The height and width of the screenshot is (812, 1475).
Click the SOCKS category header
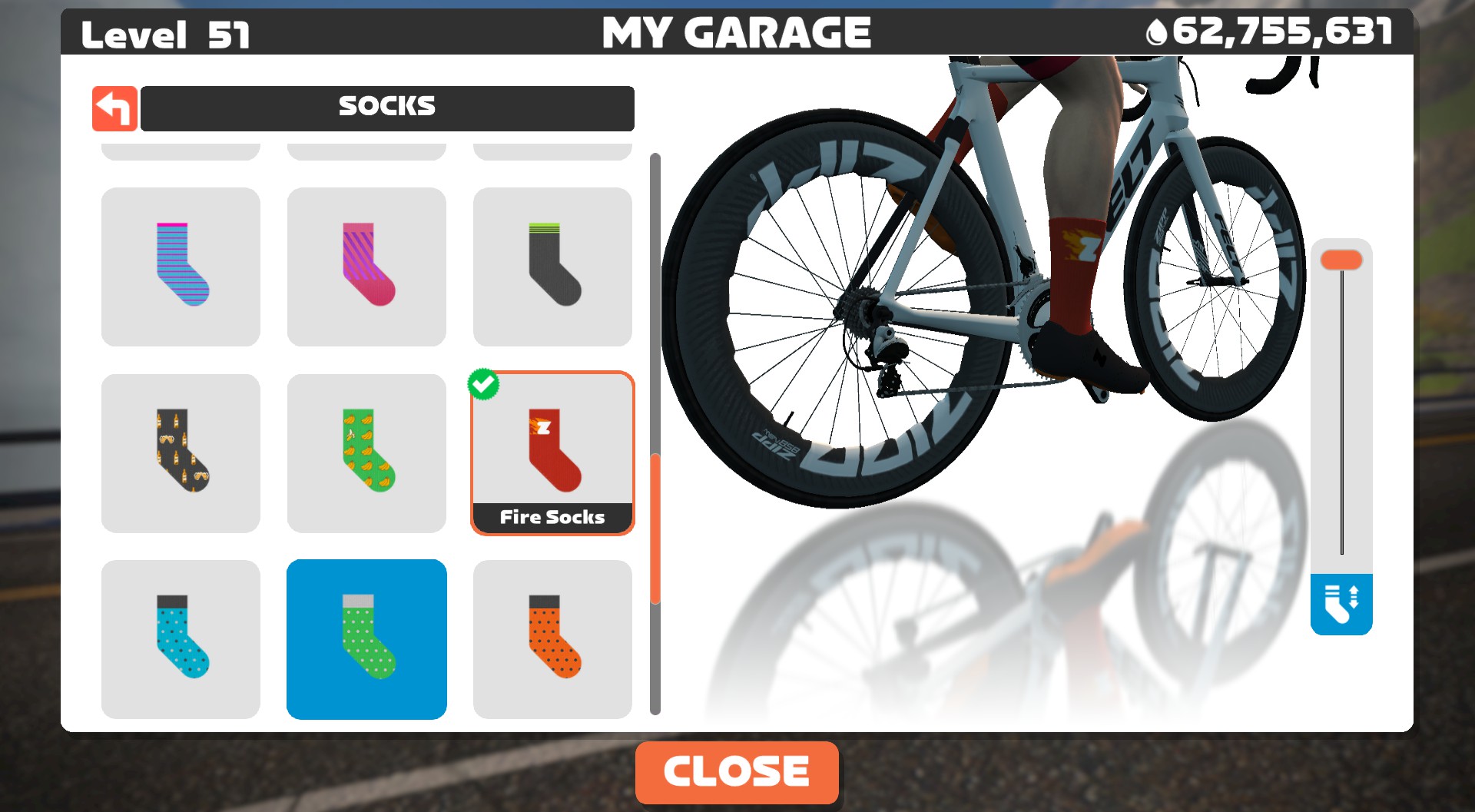click(x=387, y=108)
